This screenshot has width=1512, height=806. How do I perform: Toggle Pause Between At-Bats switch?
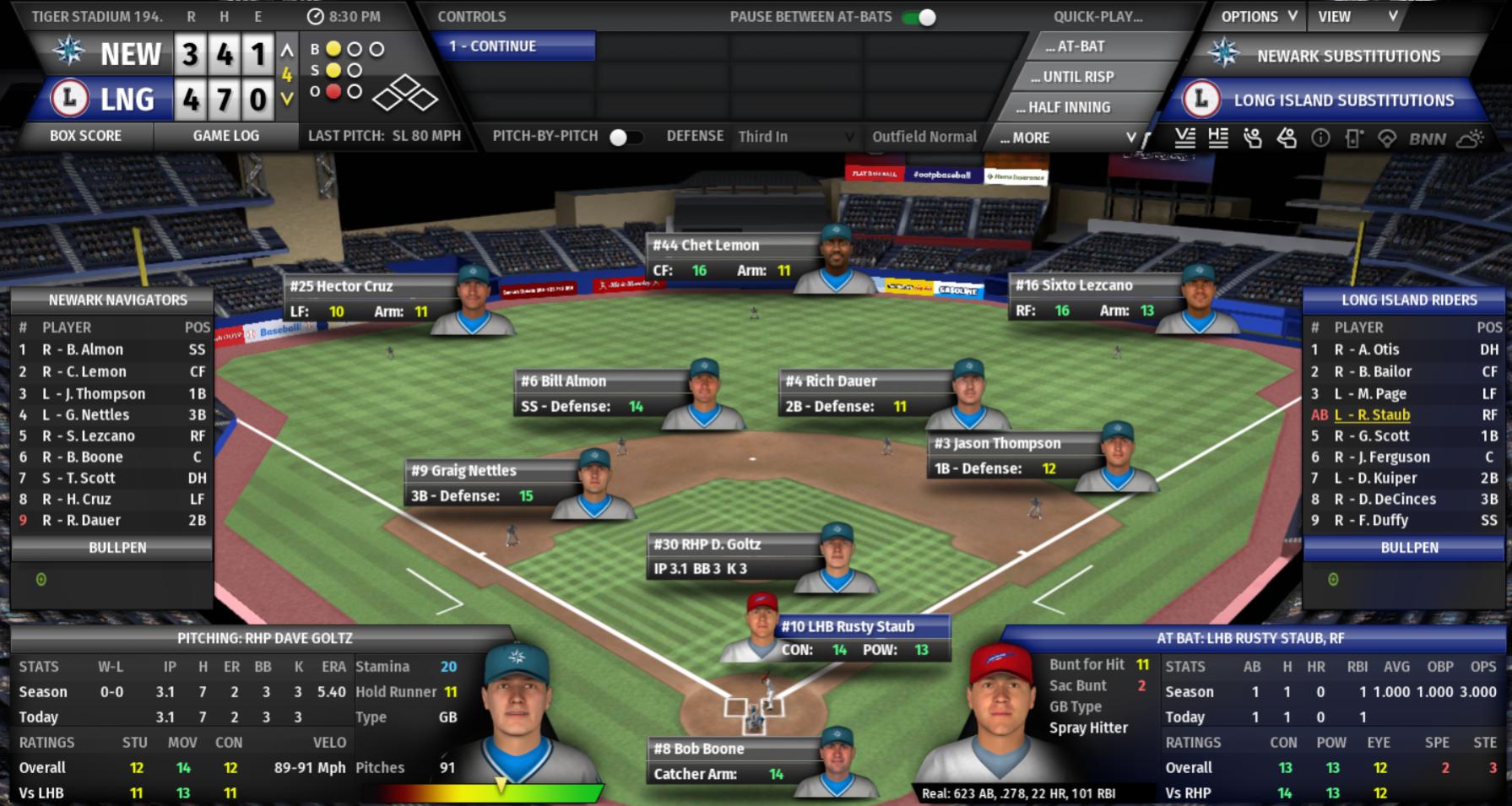coord(920,17)
